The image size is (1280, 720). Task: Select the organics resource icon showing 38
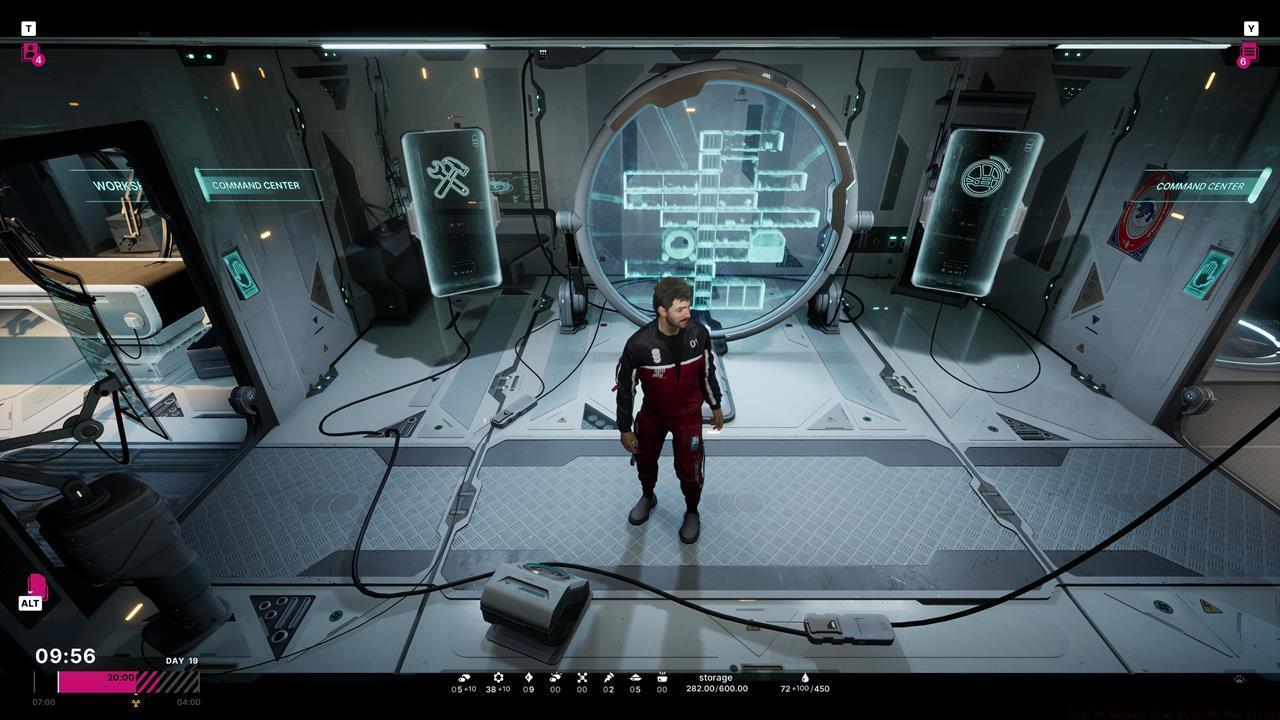coord(497,678)
